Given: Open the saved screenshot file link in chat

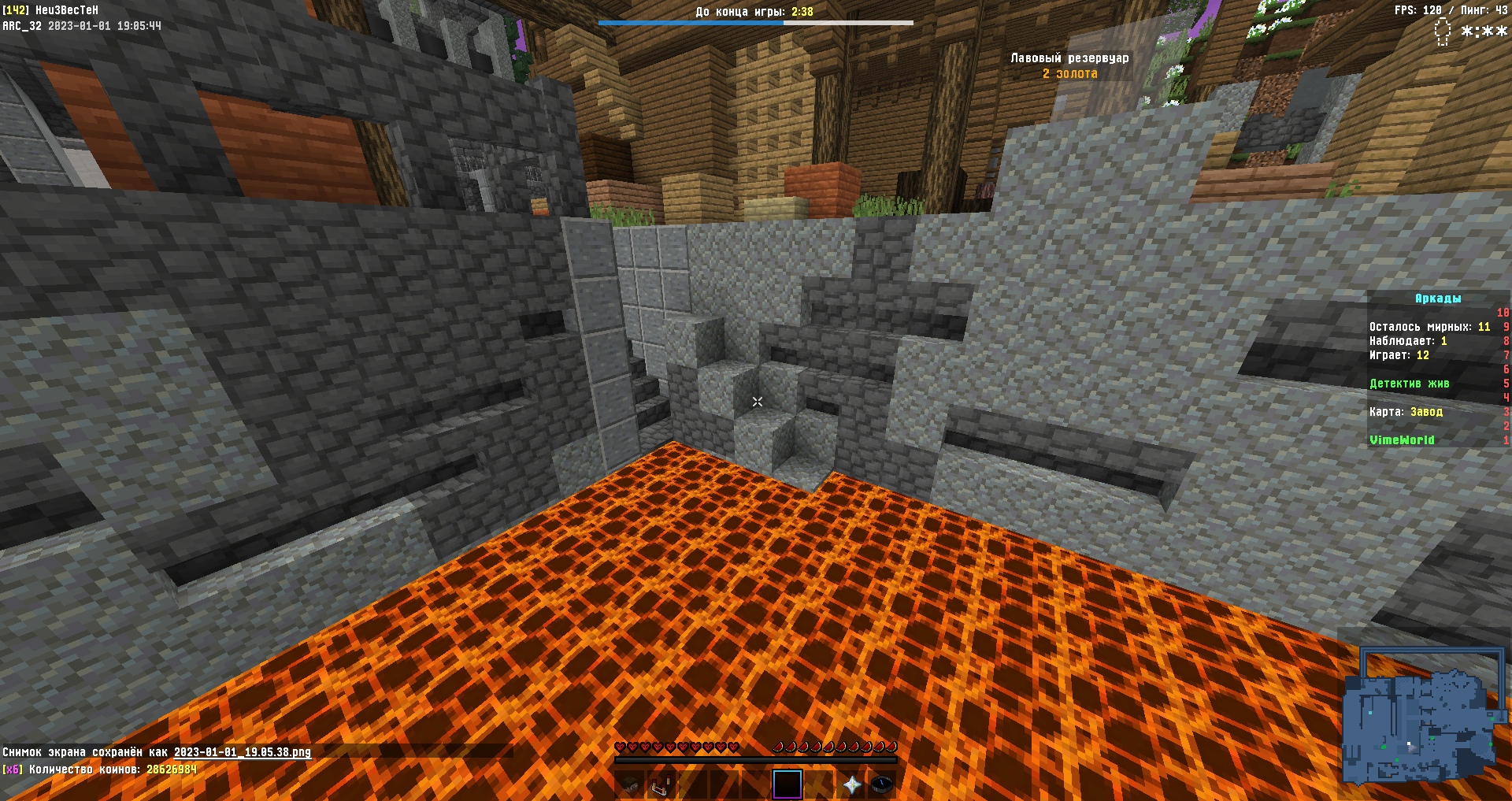Looking at the screenshot, I should [x=243, y=752].
